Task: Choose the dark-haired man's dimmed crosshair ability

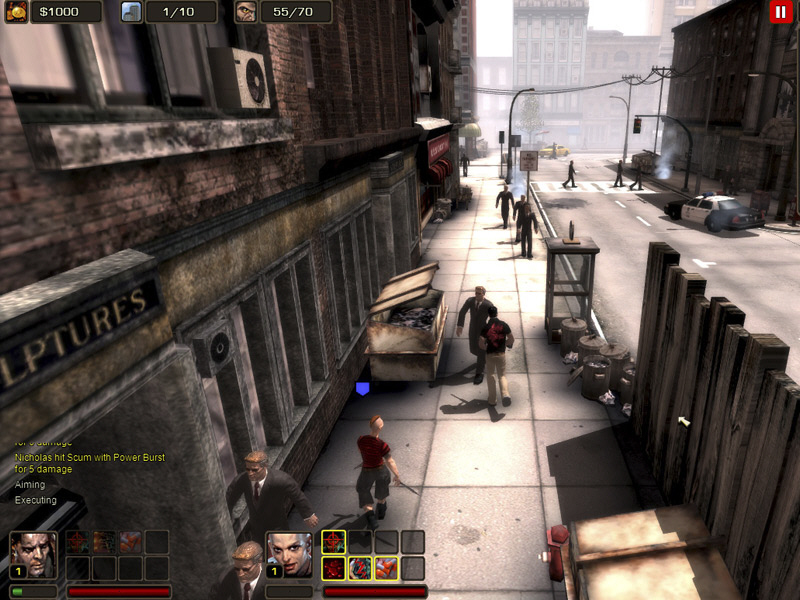Action: pos(77,542)
